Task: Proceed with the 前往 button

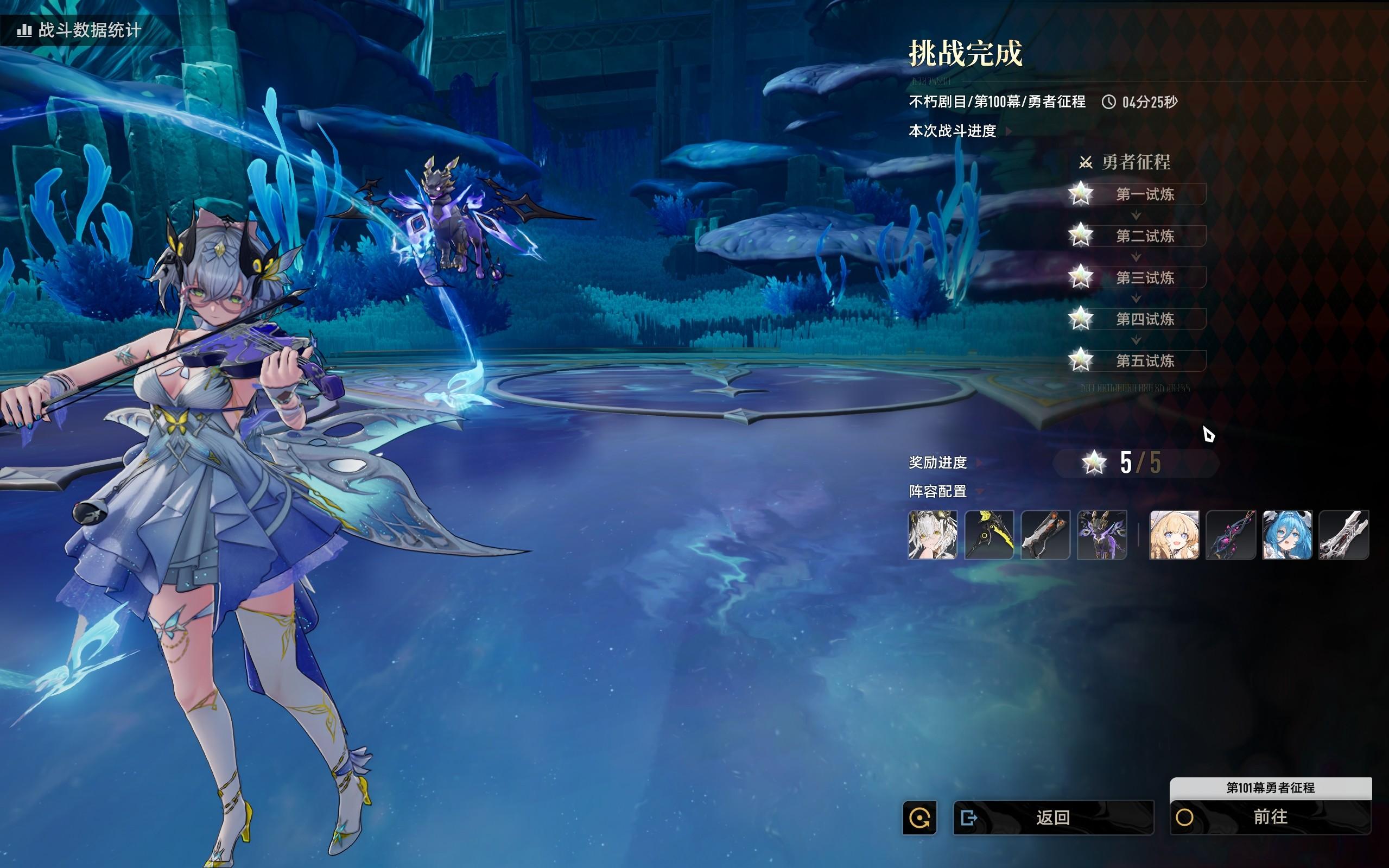Action: pos(1270,817)
